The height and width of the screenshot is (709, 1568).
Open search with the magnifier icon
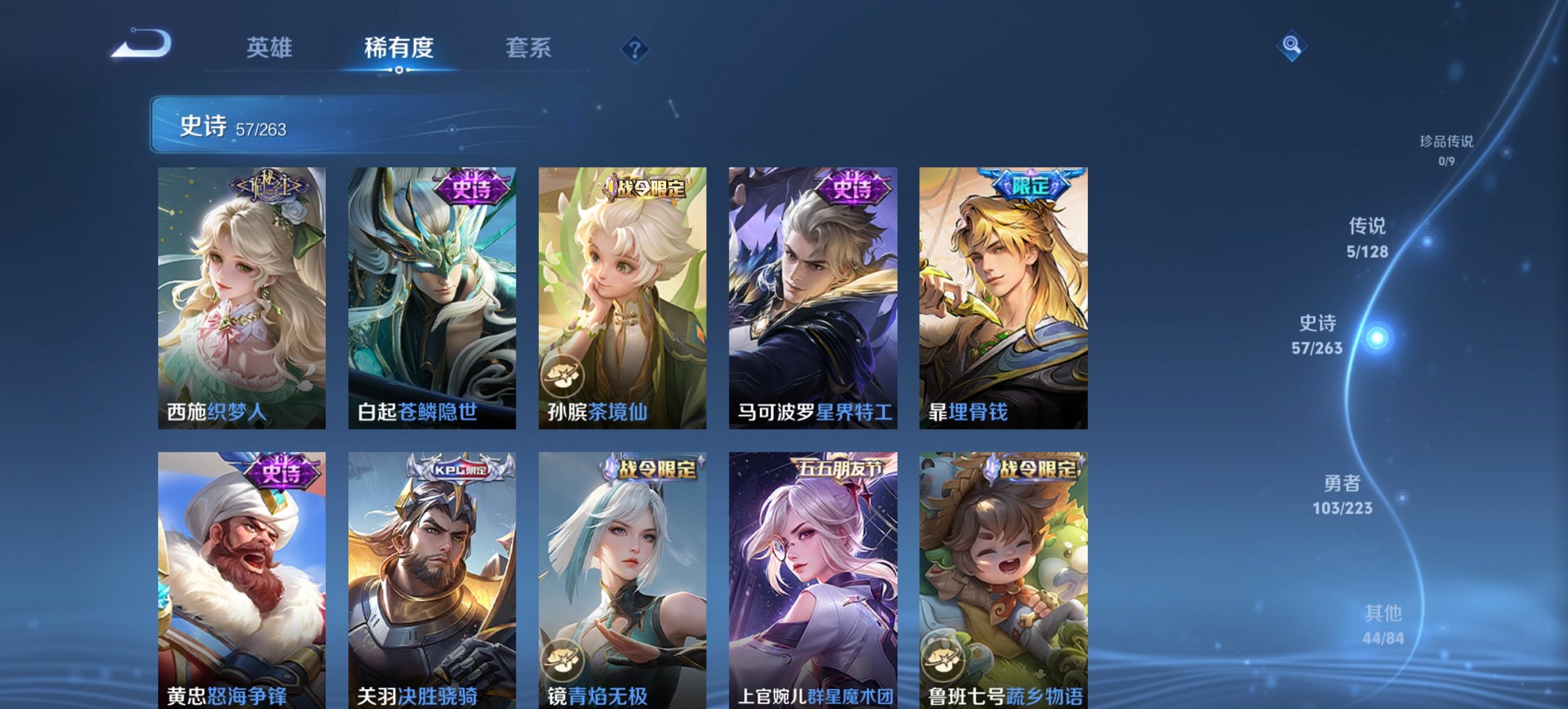pyautogui.click(x=1290, y=46)
